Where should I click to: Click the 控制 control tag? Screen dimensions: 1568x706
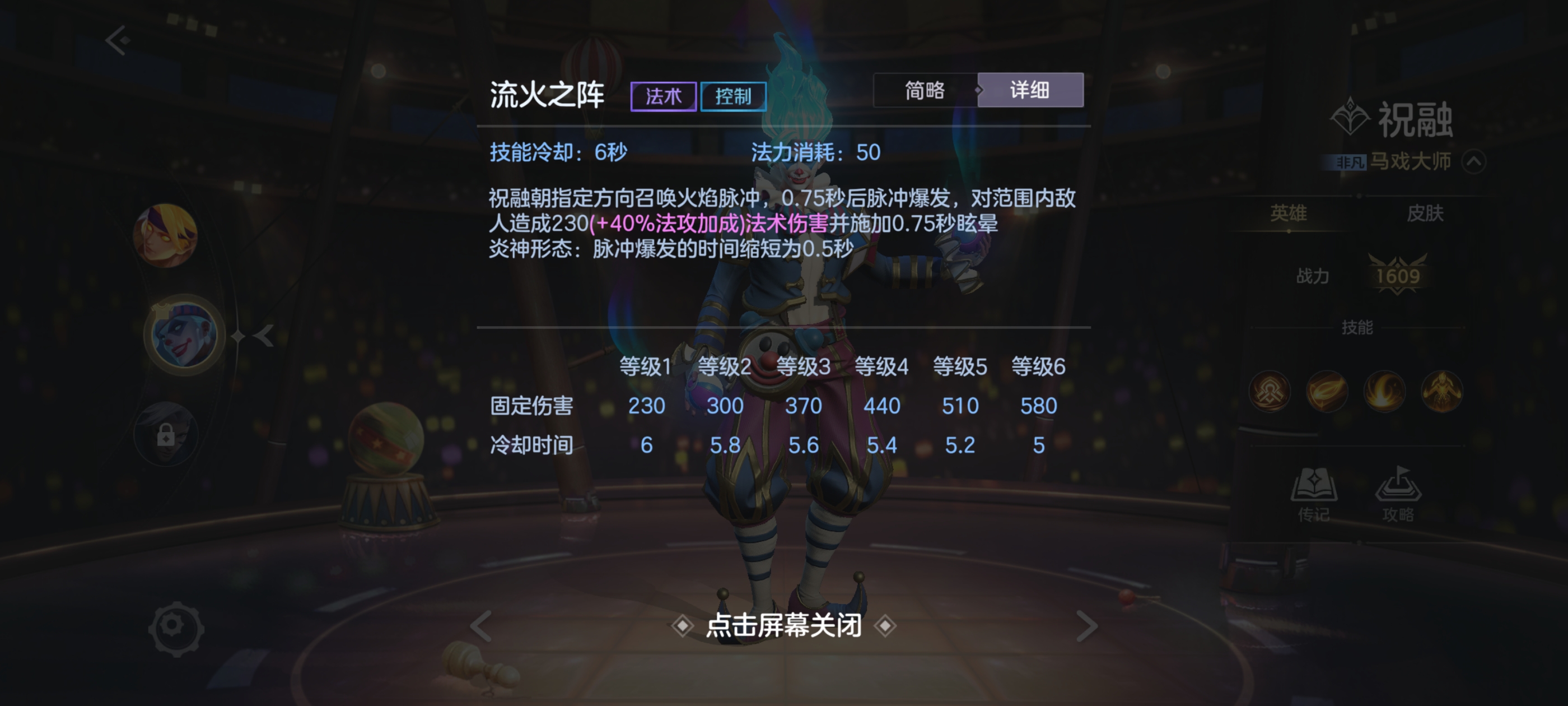[x=733, y=96]
